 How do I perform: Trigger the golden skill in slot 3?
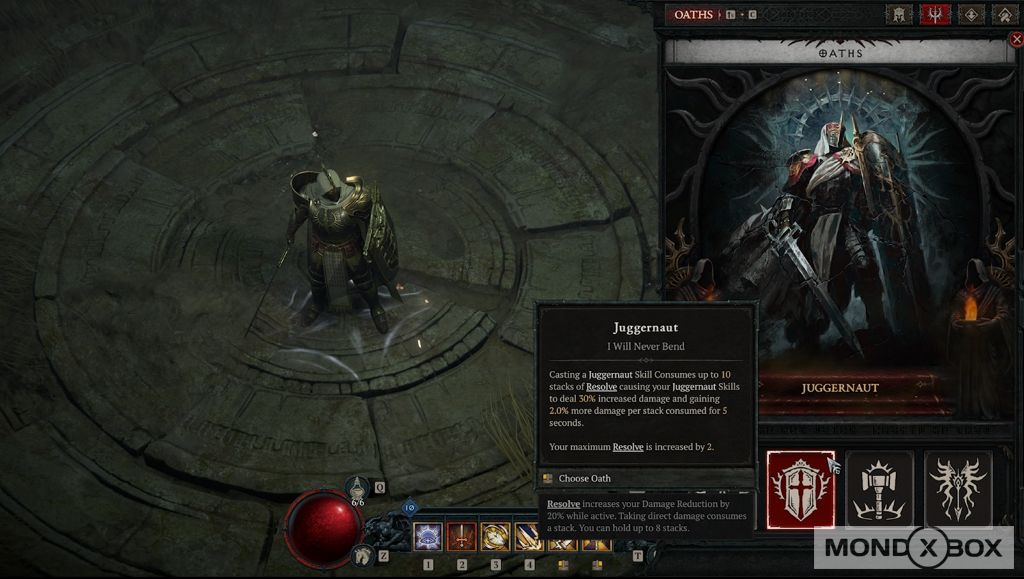coord(495,538)
